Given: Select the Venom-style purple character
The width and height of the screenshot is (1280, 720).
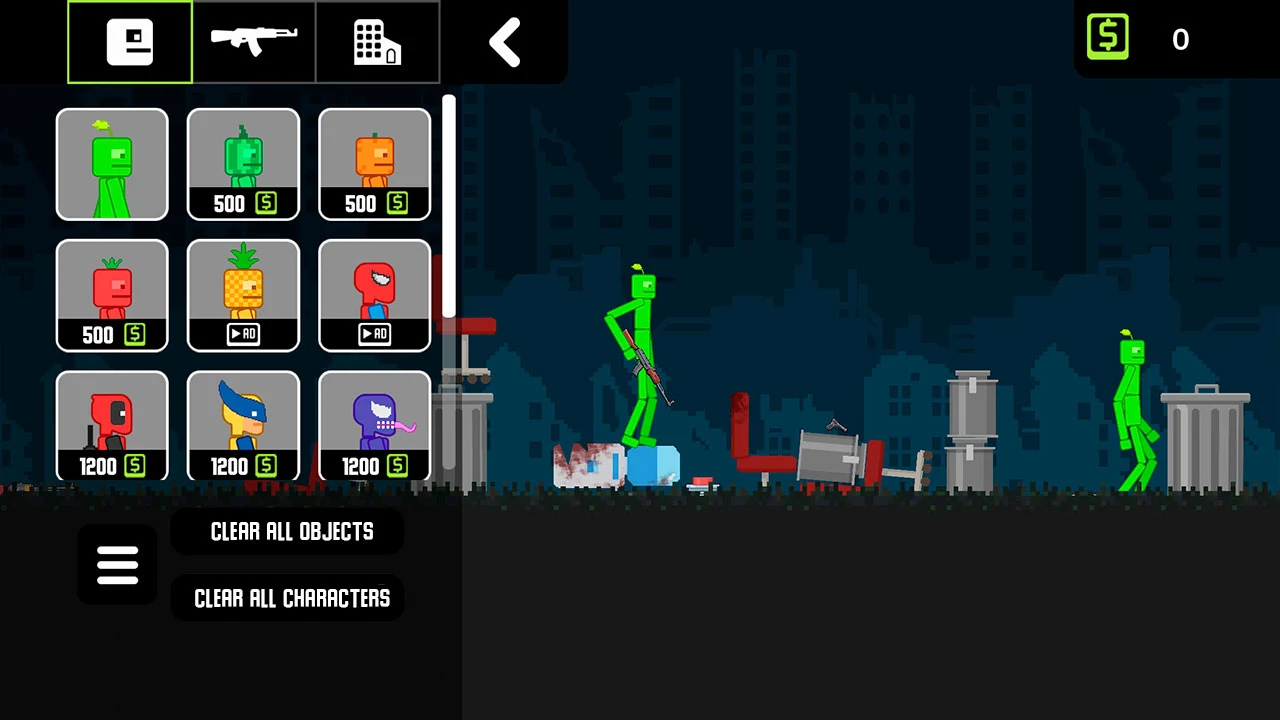Looking at the screenshot, I should (x=374, y=425).
